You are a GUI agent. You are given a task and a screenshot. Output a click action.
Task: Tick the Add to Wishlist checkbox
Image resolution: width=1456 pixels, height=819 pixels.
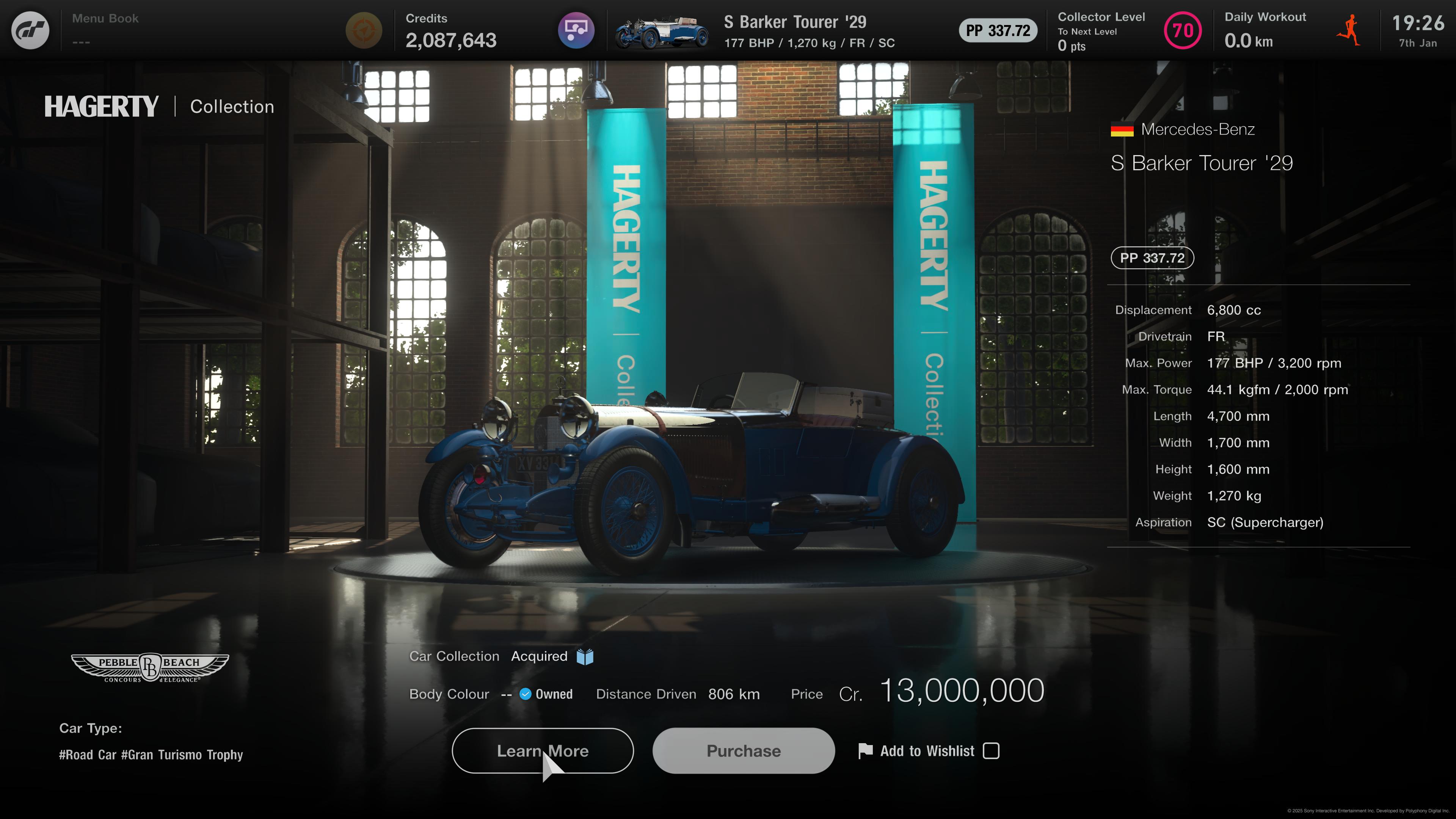[x=991, y=751]
